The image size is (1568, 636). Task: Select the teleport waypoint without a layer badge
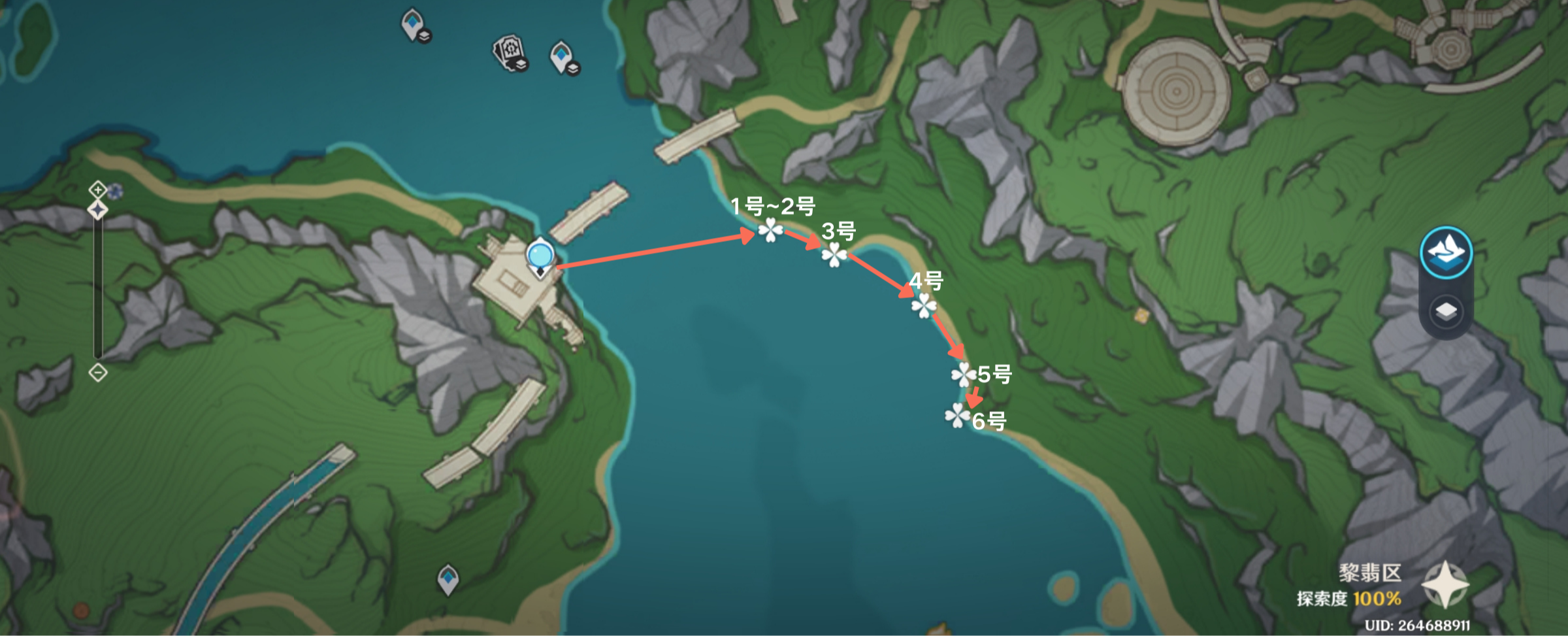[x=448, y=578]
